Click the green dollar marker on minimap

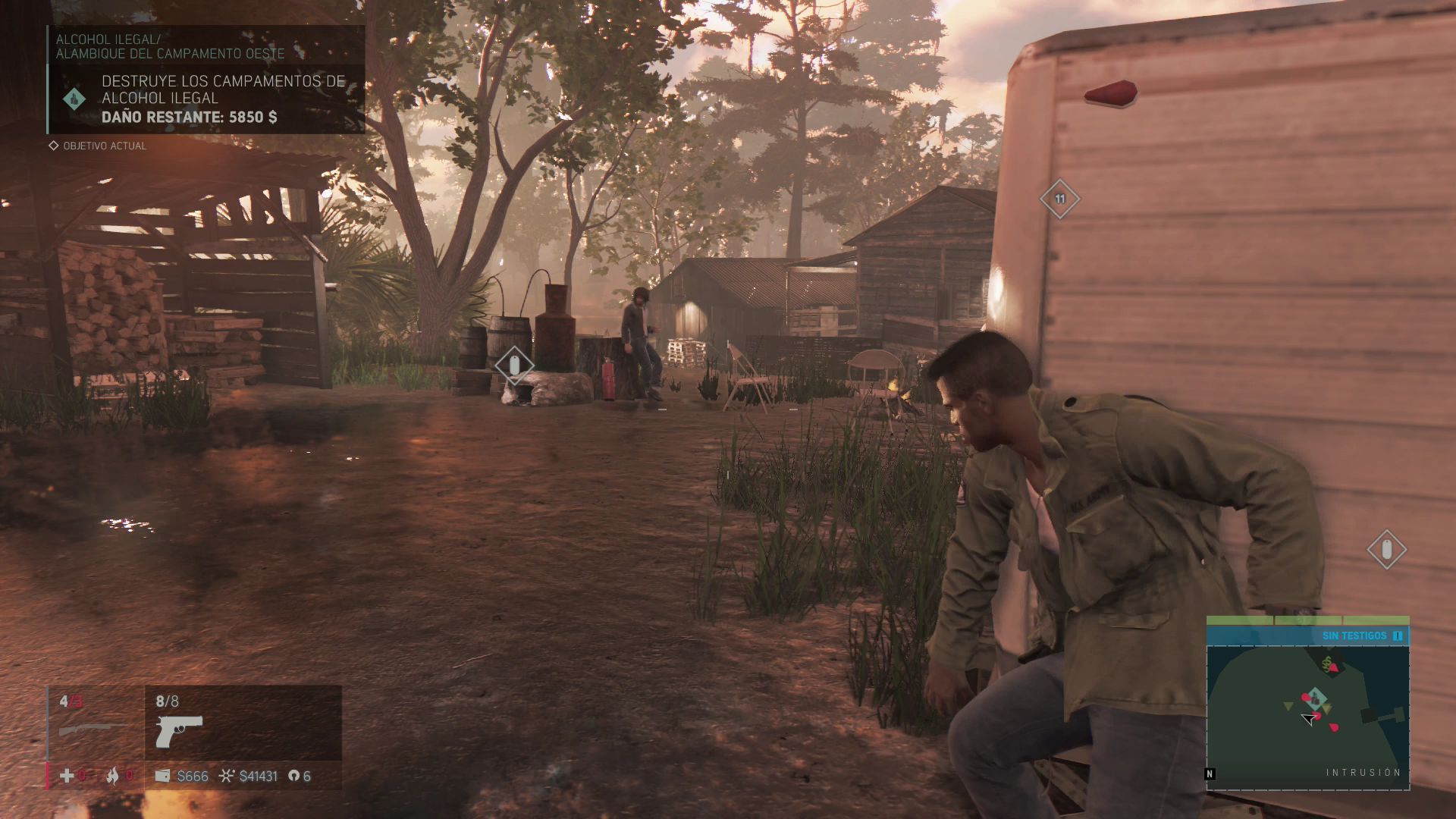point(1326,664)
